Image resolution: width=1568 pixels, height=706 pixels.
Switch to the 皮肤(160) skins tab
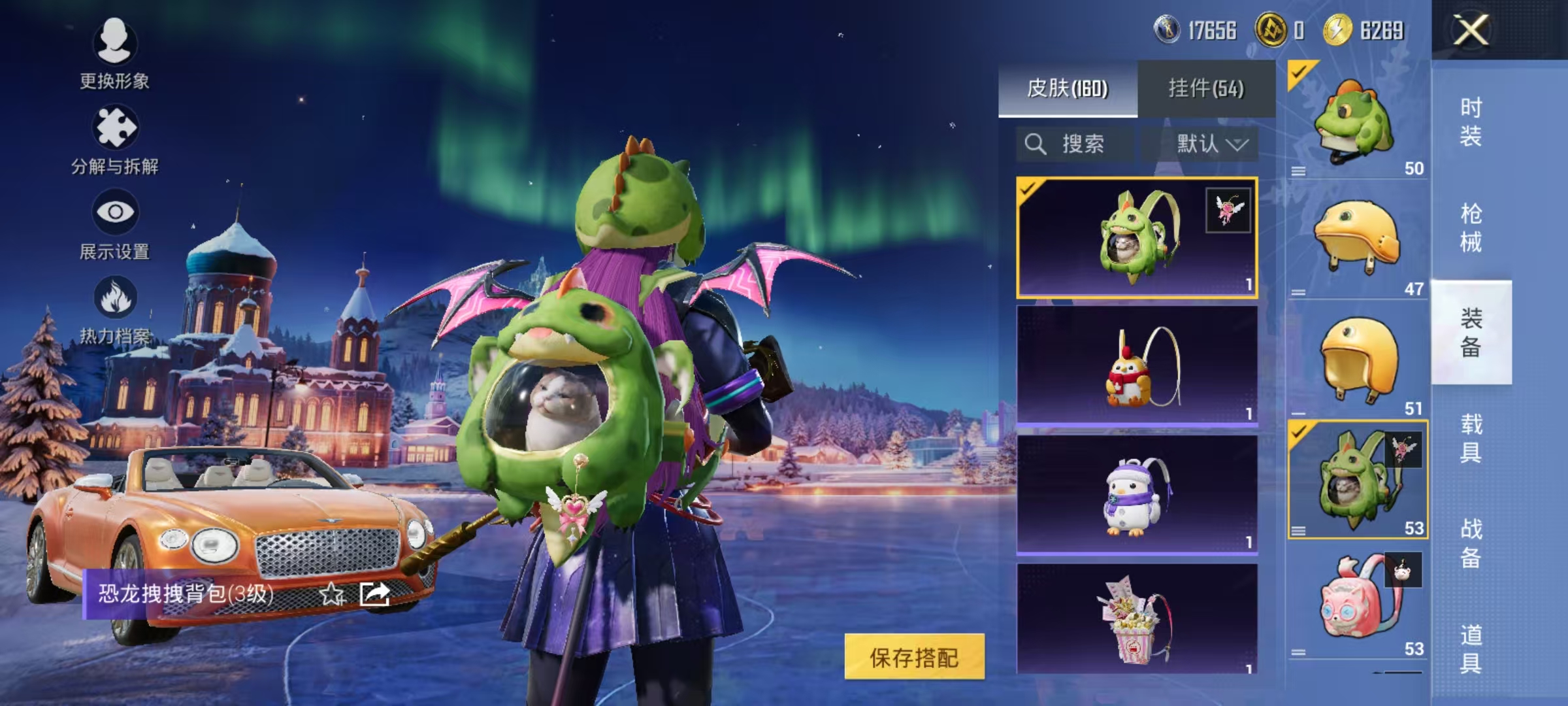coord(1068,88)
